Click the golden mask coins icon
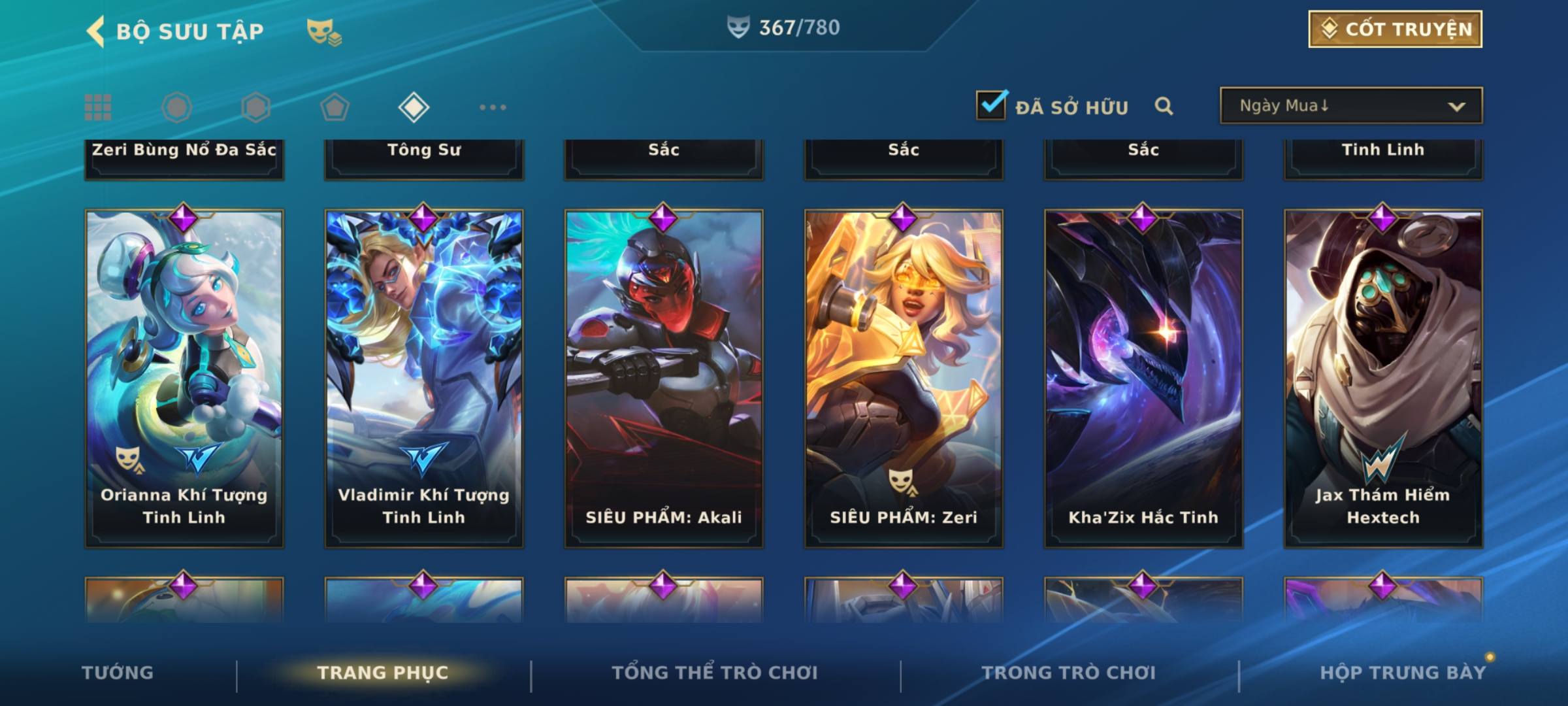 (323, 31)
